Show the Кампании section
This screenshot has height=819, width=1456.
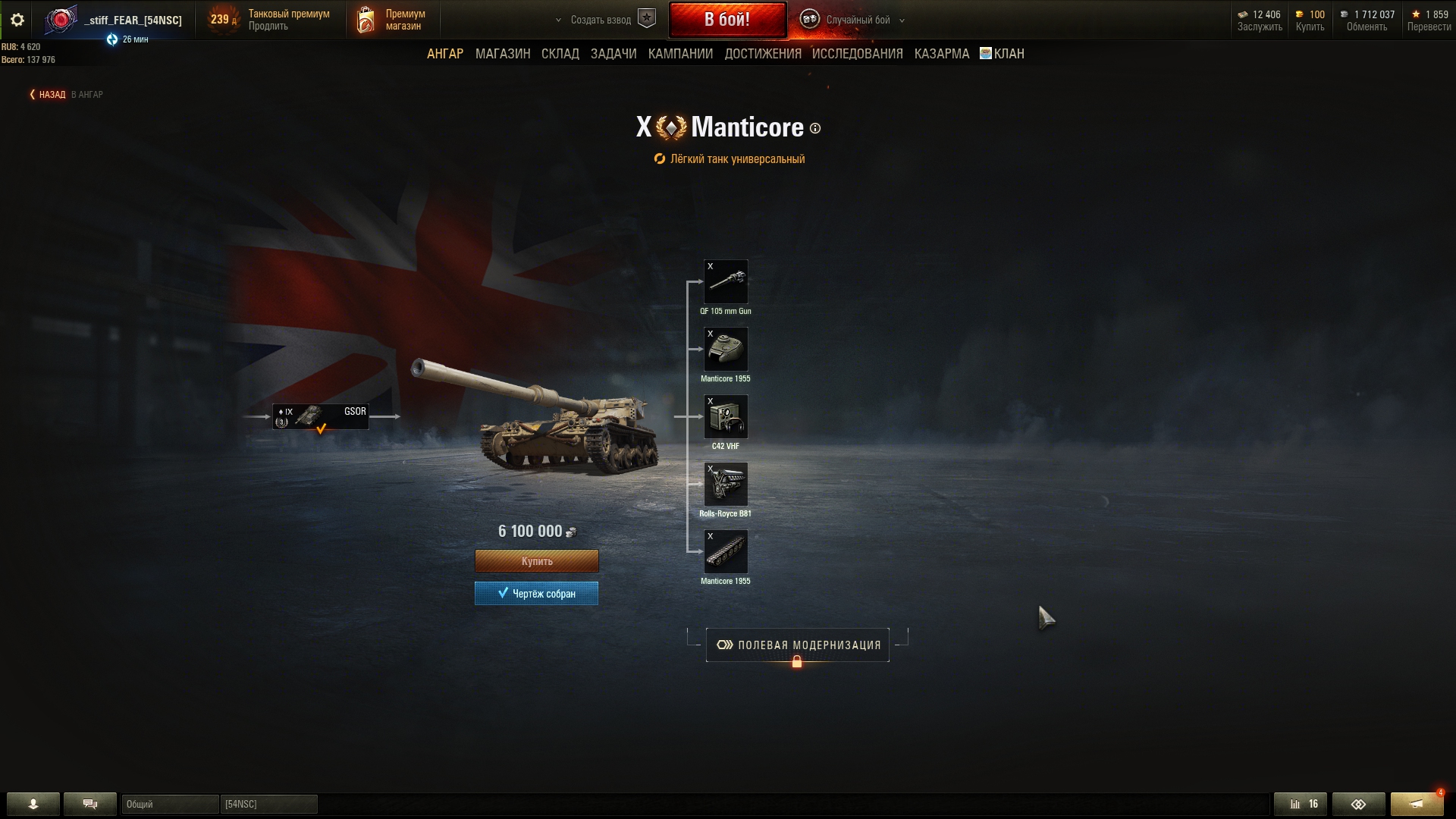680,54
